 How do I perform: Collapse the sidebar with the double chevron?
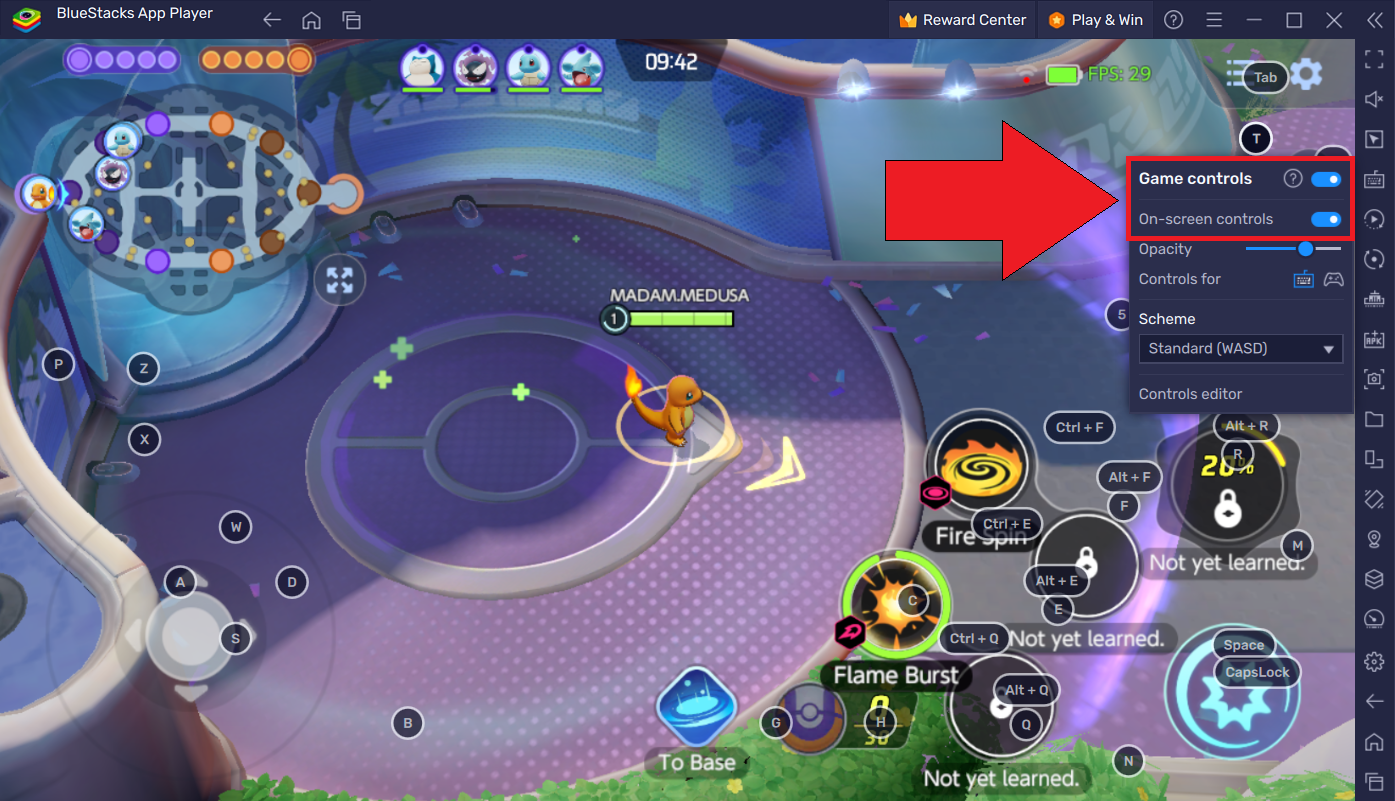(x=1374, y=19)
